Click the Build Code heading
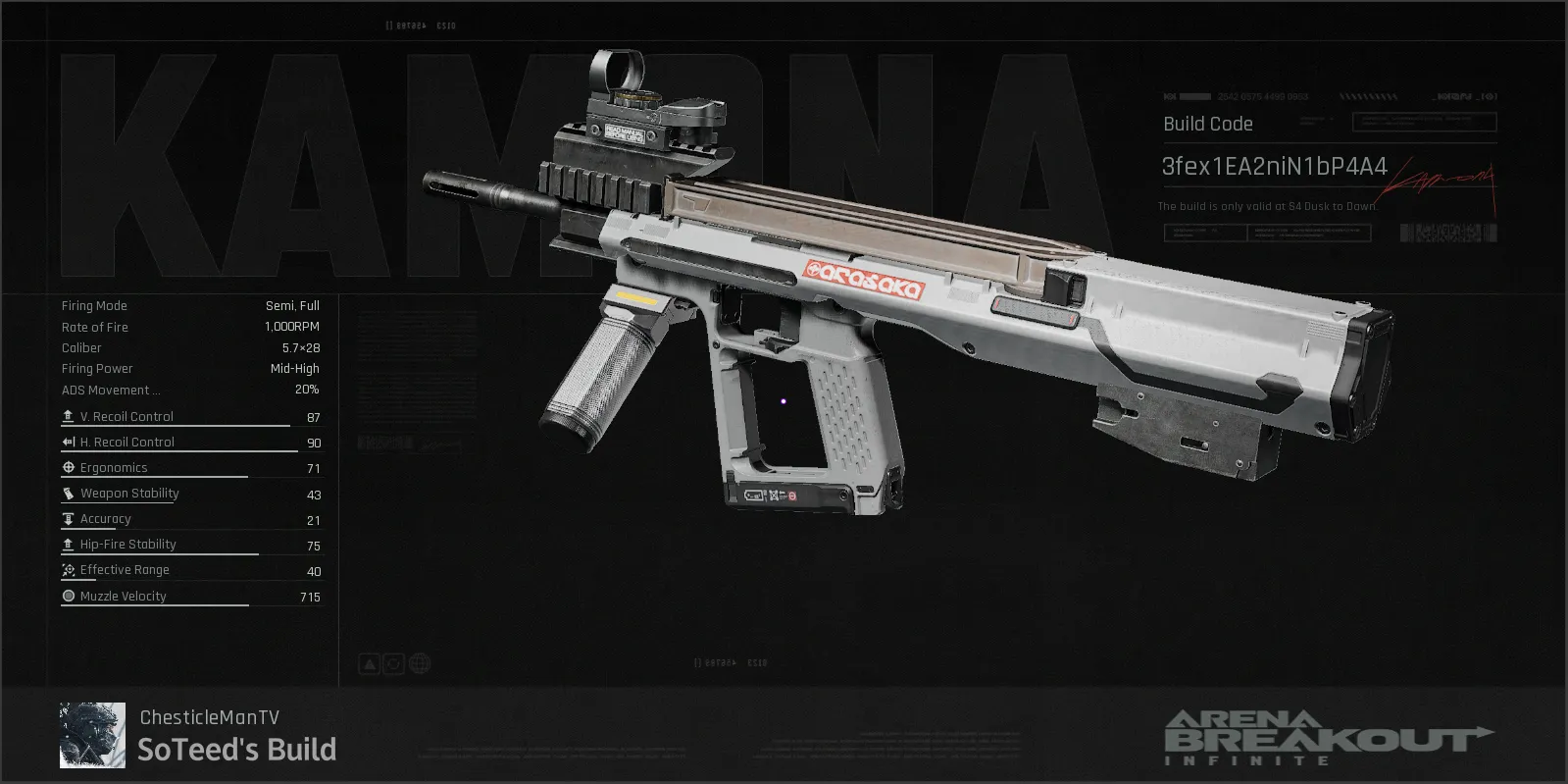Viewport: 1568px width, 784px height. pyautogui.click(x=1207, y=124)
